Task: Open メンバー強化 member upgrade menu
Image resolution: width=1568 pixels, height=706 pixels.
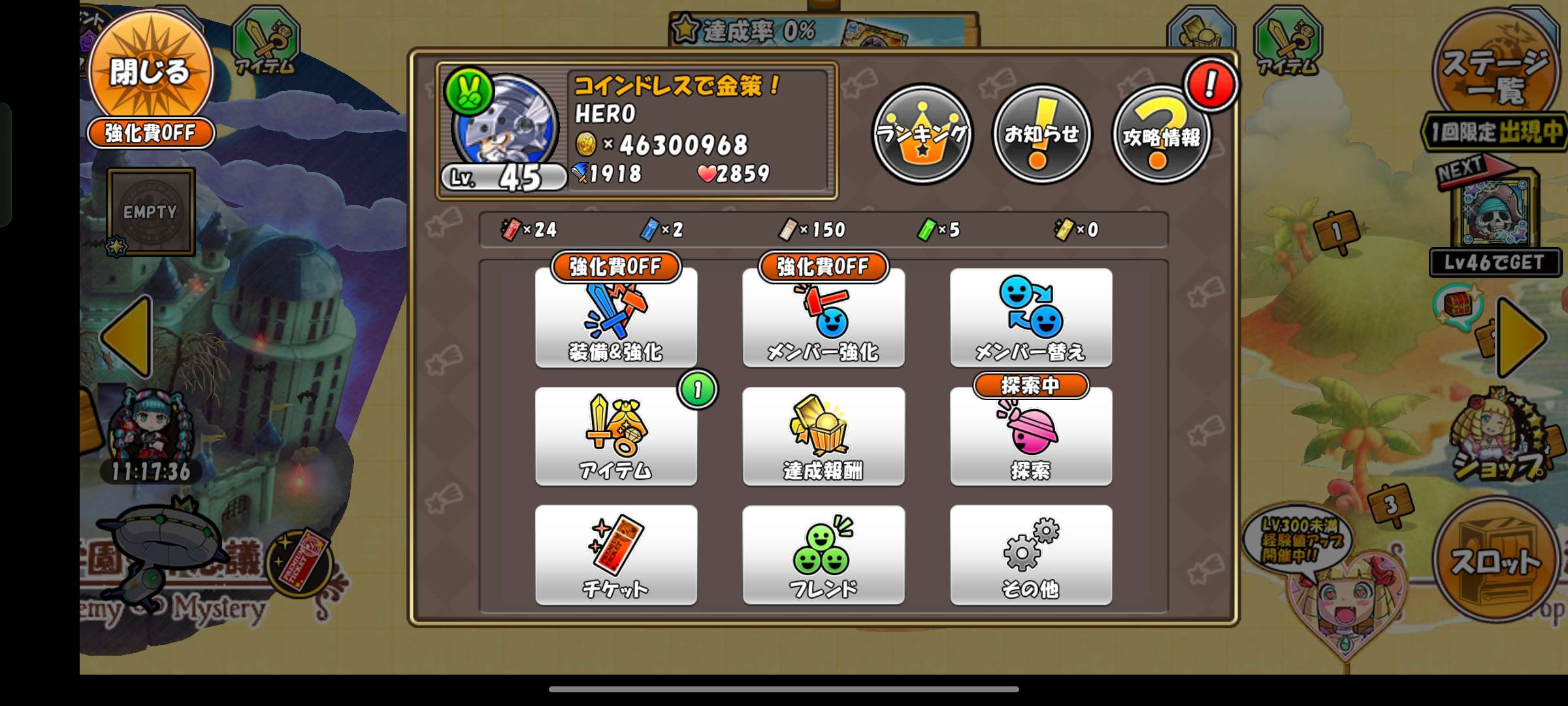Action: point(823,318)
